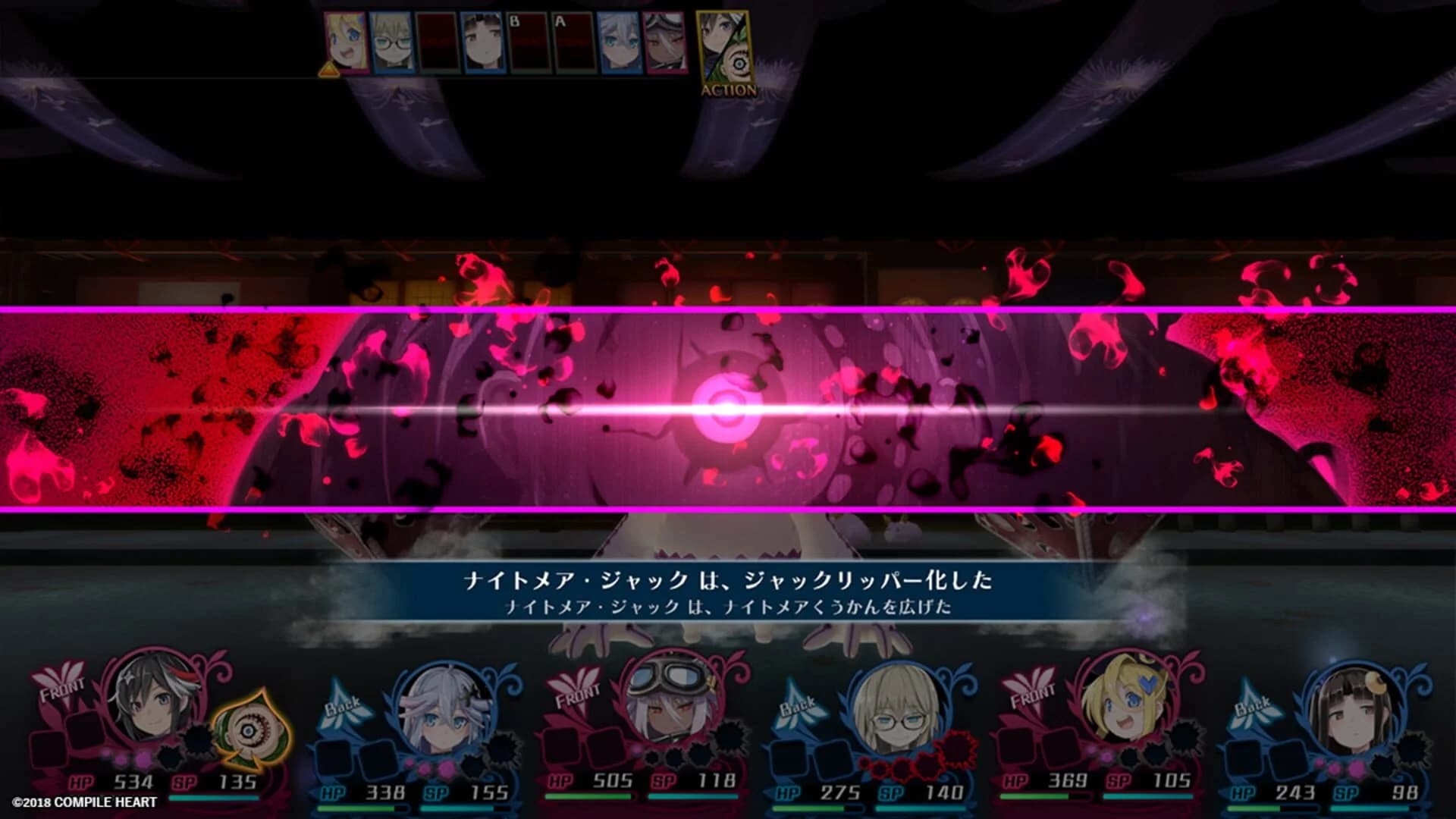Viewport: 1456px width, 819px height.
Task: Switch to the glasses character in the turn order bar
Action: point(392,42)
